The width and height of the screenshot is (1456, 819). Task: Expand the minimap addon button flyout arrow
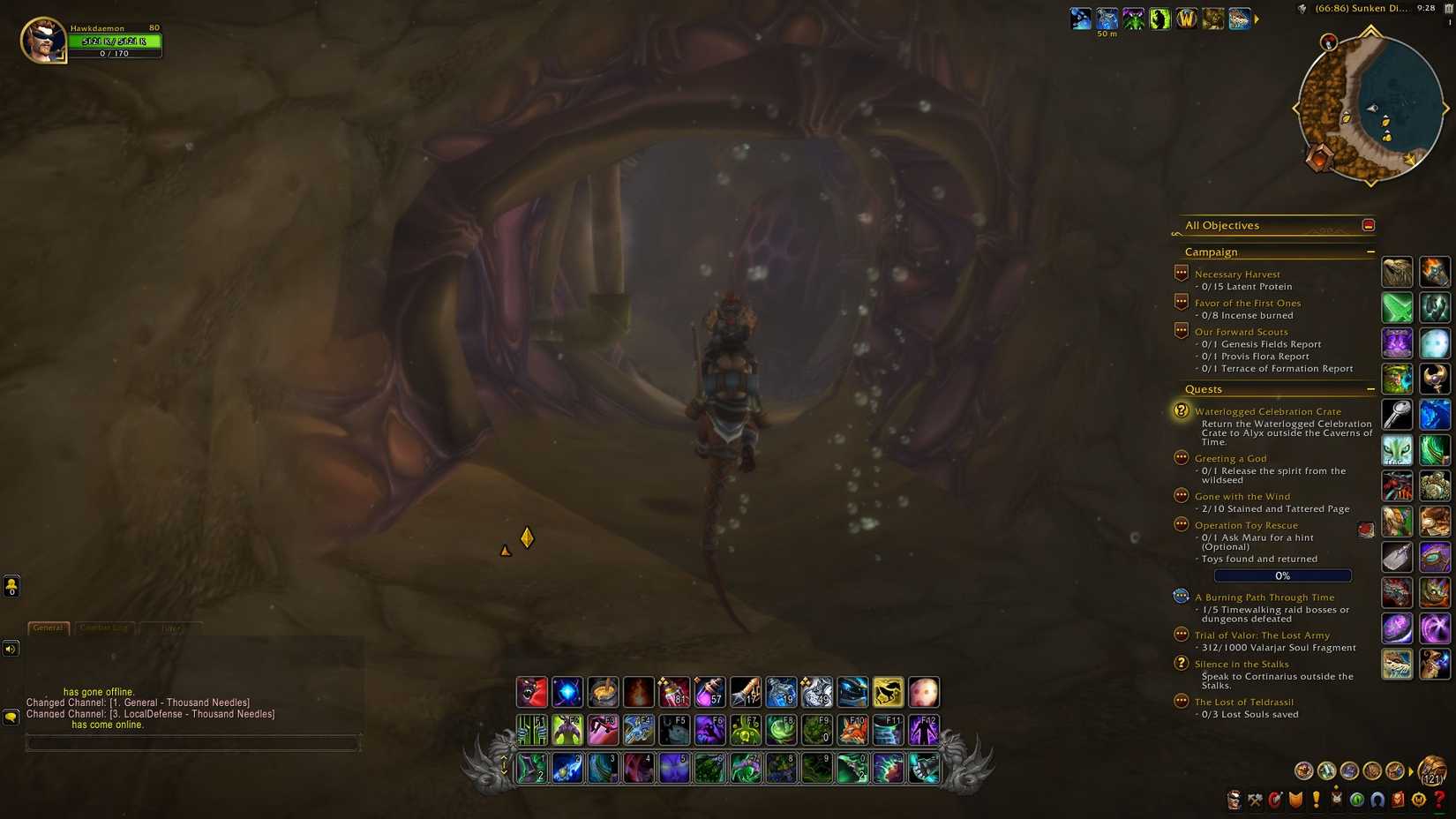tap(1257, 18)
